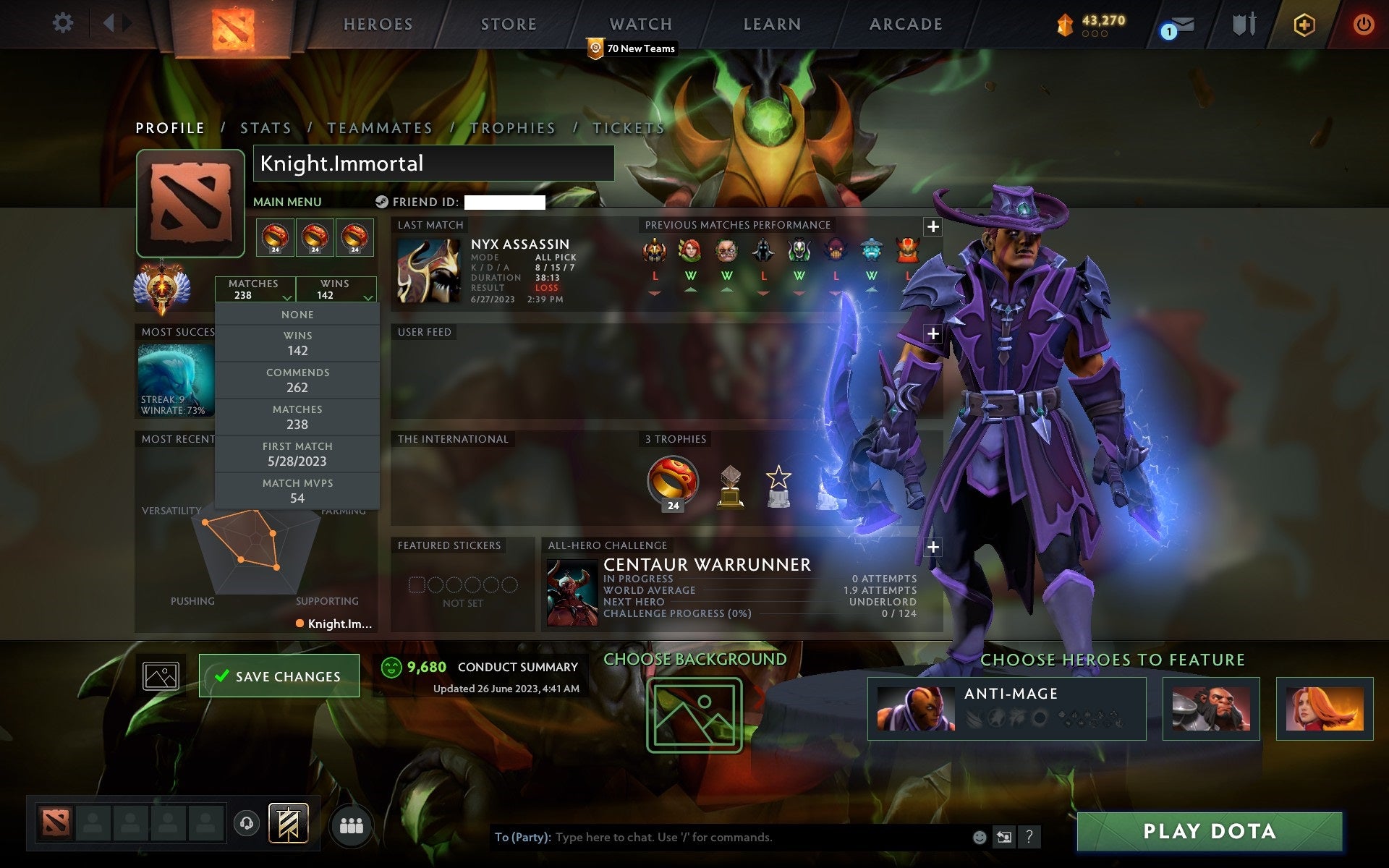Click the red power icon at top right
The image size is (1389, 868).
click(x=1363, y=22)
